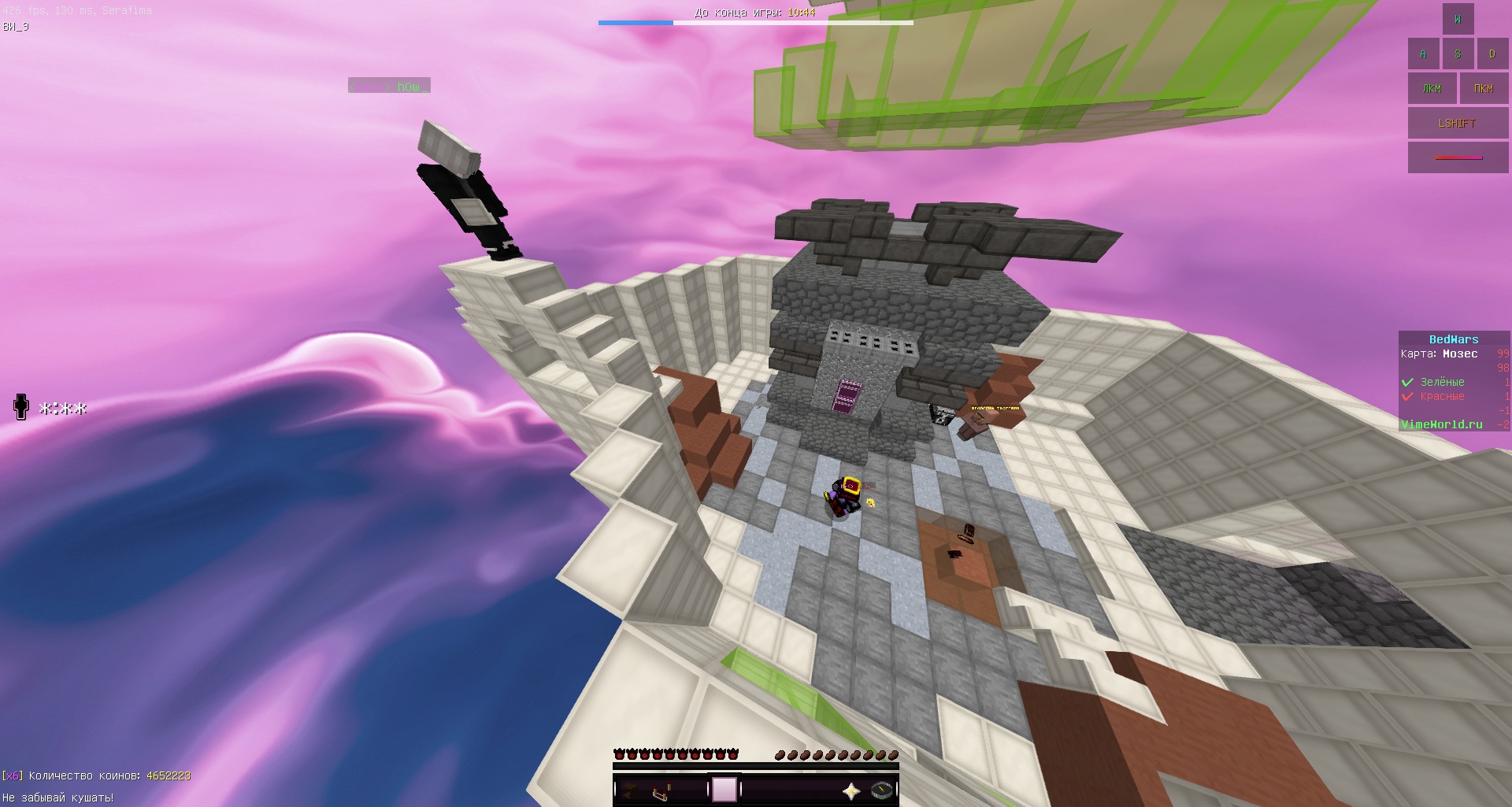Image resolution: width=1512 pixels, height=807 pixels.
Task: Select the red bed hotbar slot
Action: click(x=661, y=790)
